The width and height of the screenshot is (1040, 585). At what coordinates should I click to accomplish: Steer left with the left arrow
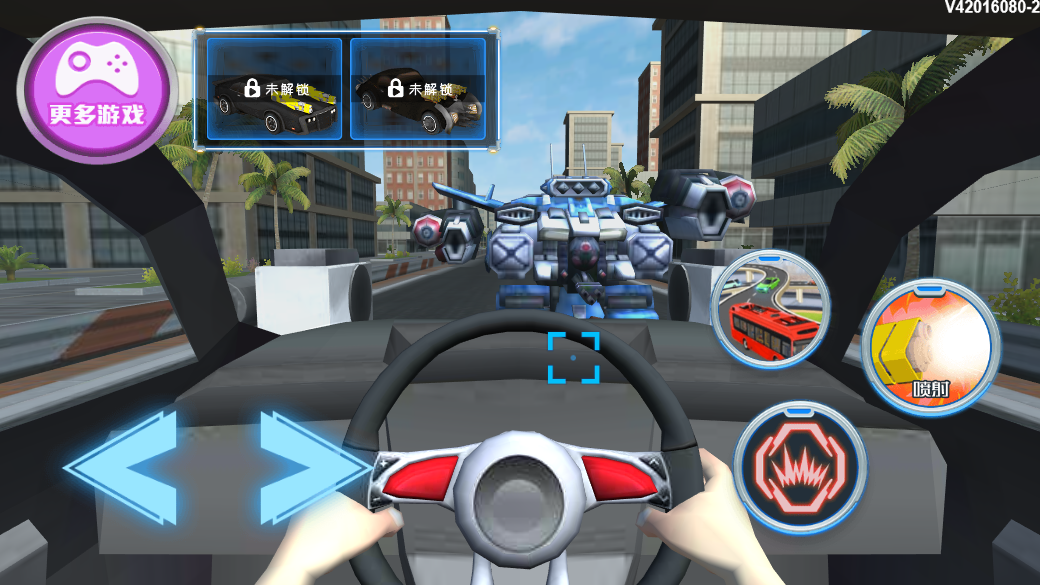click(124, 467)
